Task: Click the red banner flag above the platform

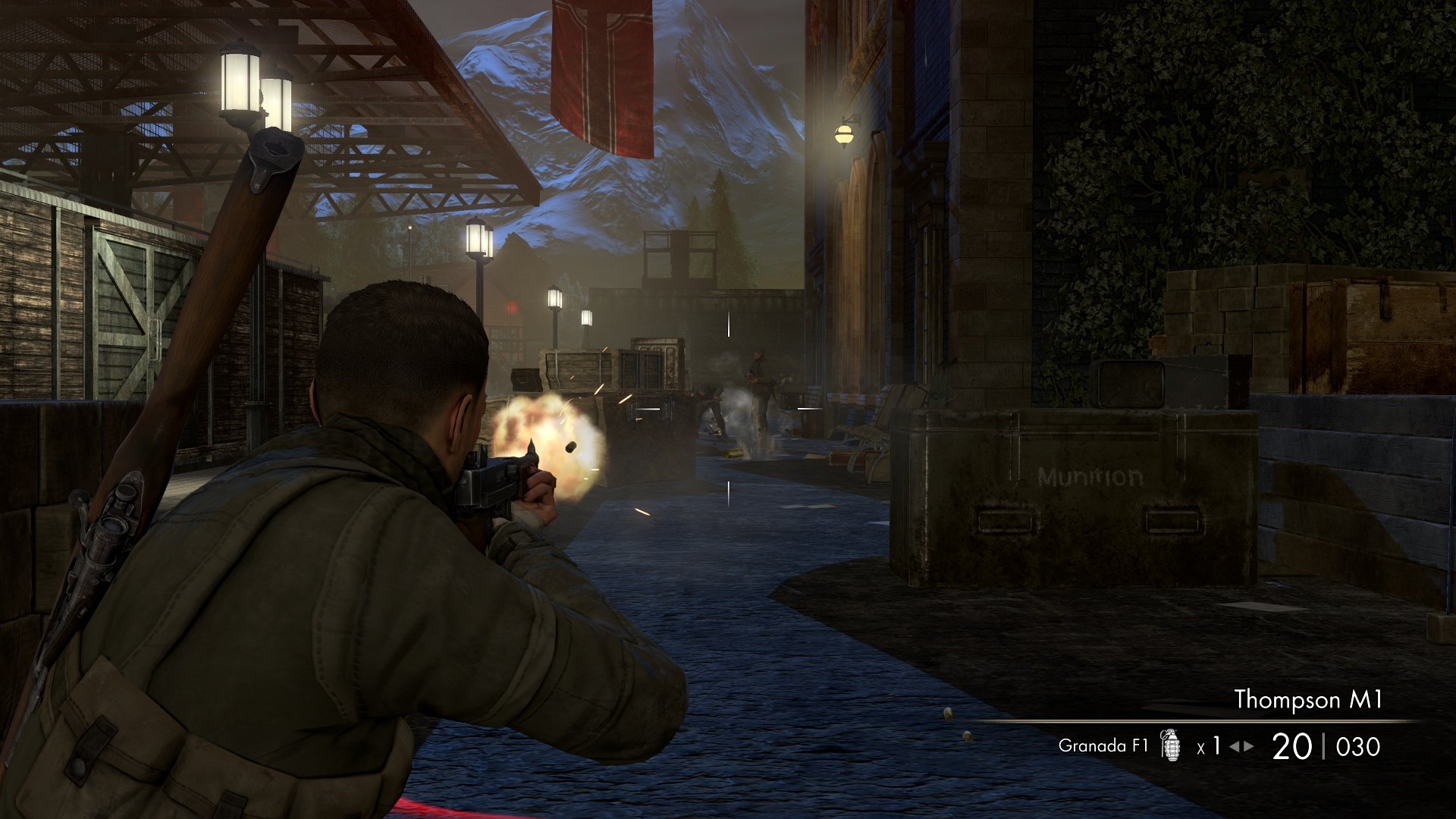Action: (599, 76)
